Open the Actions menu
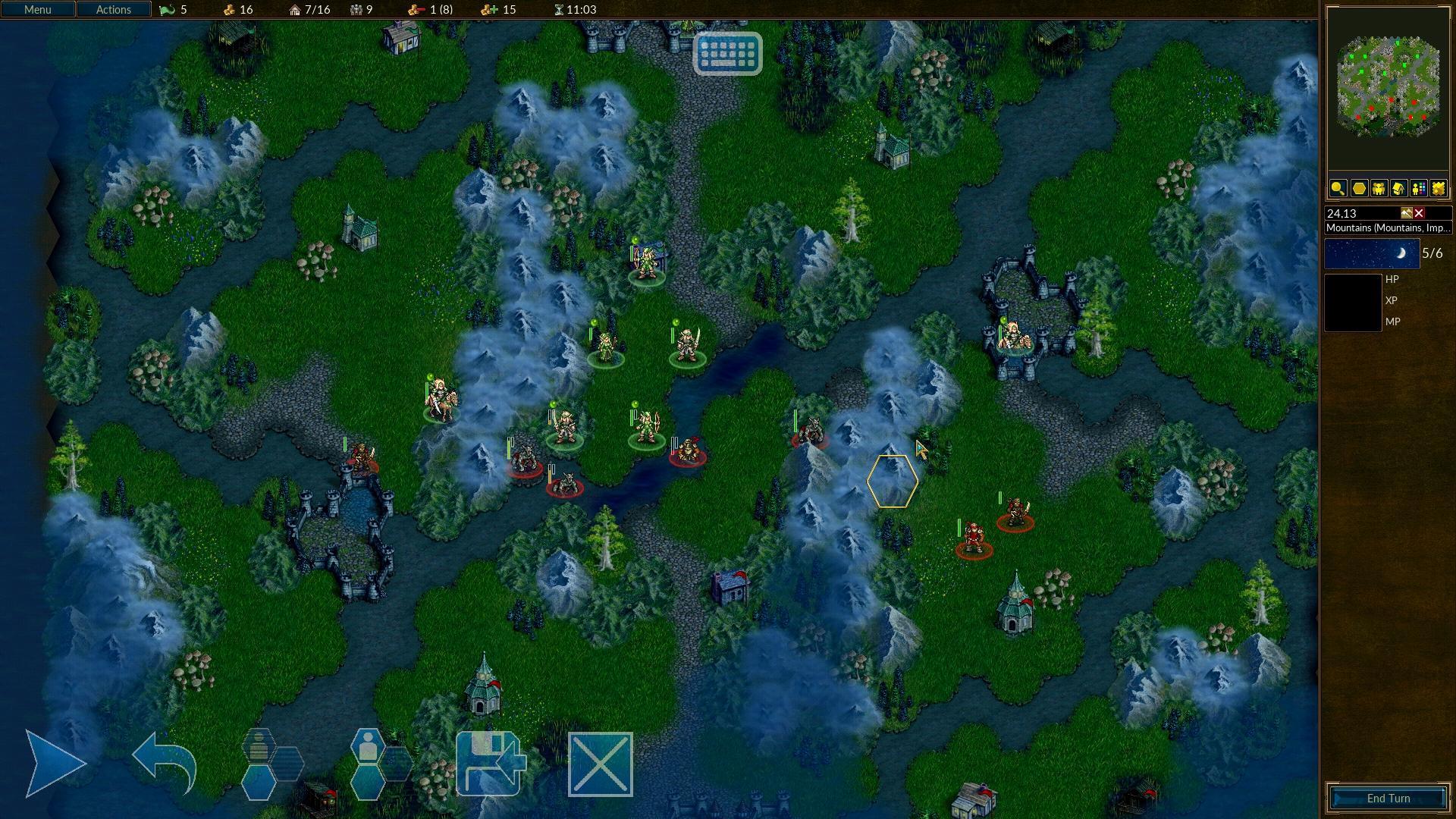This screenshot has width=1456, height=819. click(112, 9)
